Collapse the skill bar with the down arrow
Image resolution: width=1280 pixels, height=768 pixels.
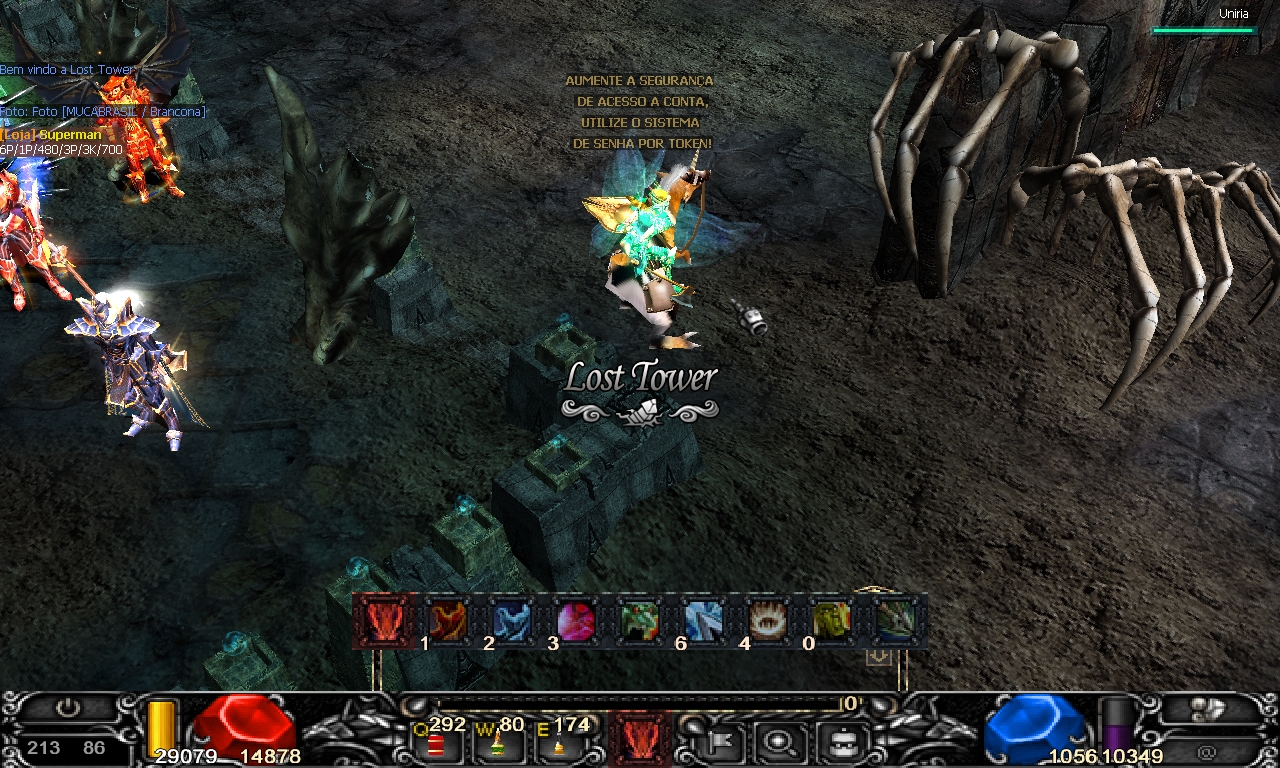(x=878, y=657)
